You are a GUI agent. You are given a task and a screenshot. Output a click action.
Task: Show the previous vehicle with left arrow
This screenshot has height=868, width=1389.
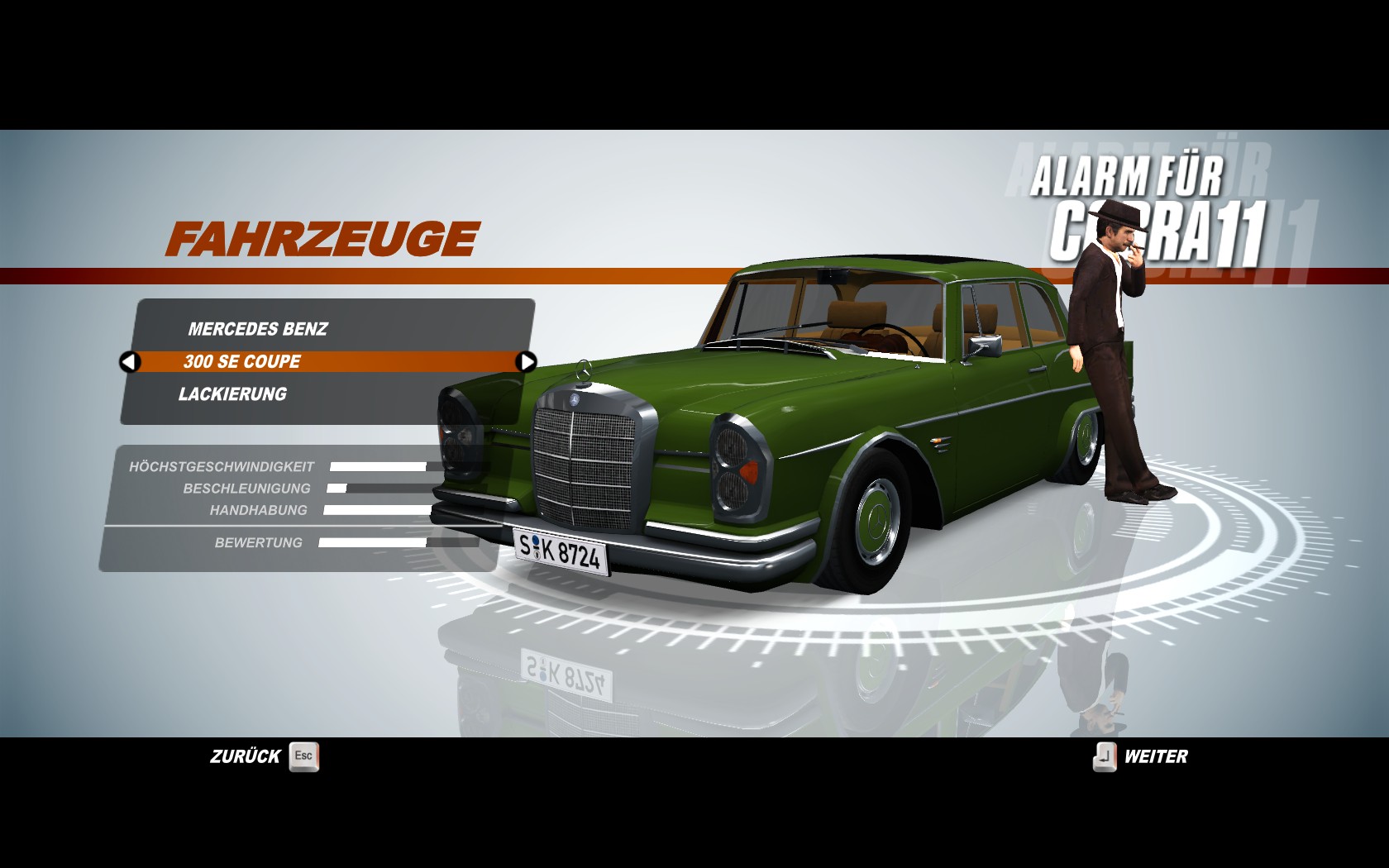[130, 362]
